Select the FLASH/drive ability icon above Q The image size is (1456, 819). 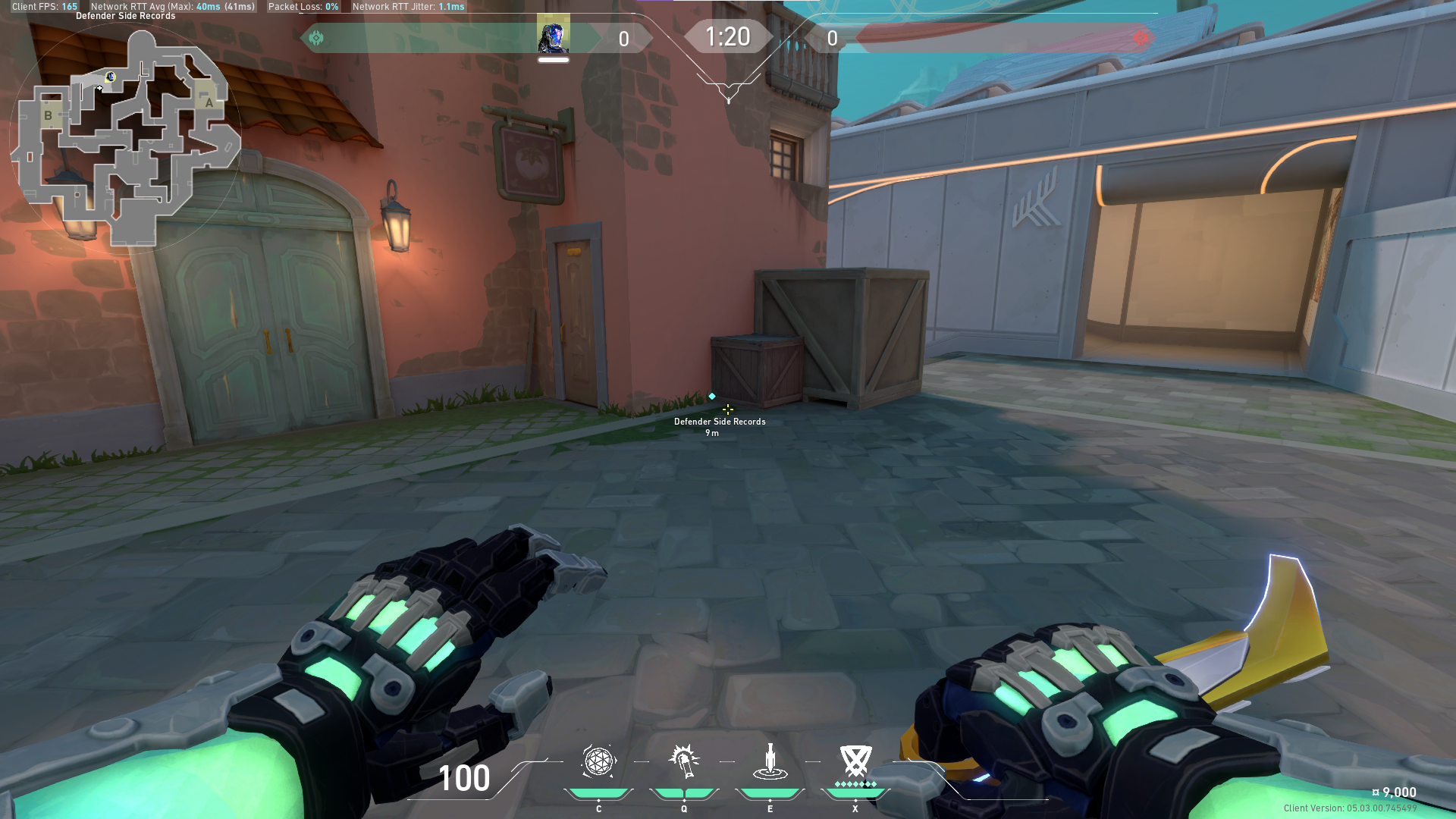pyautogui.click(x=683, y=762)
